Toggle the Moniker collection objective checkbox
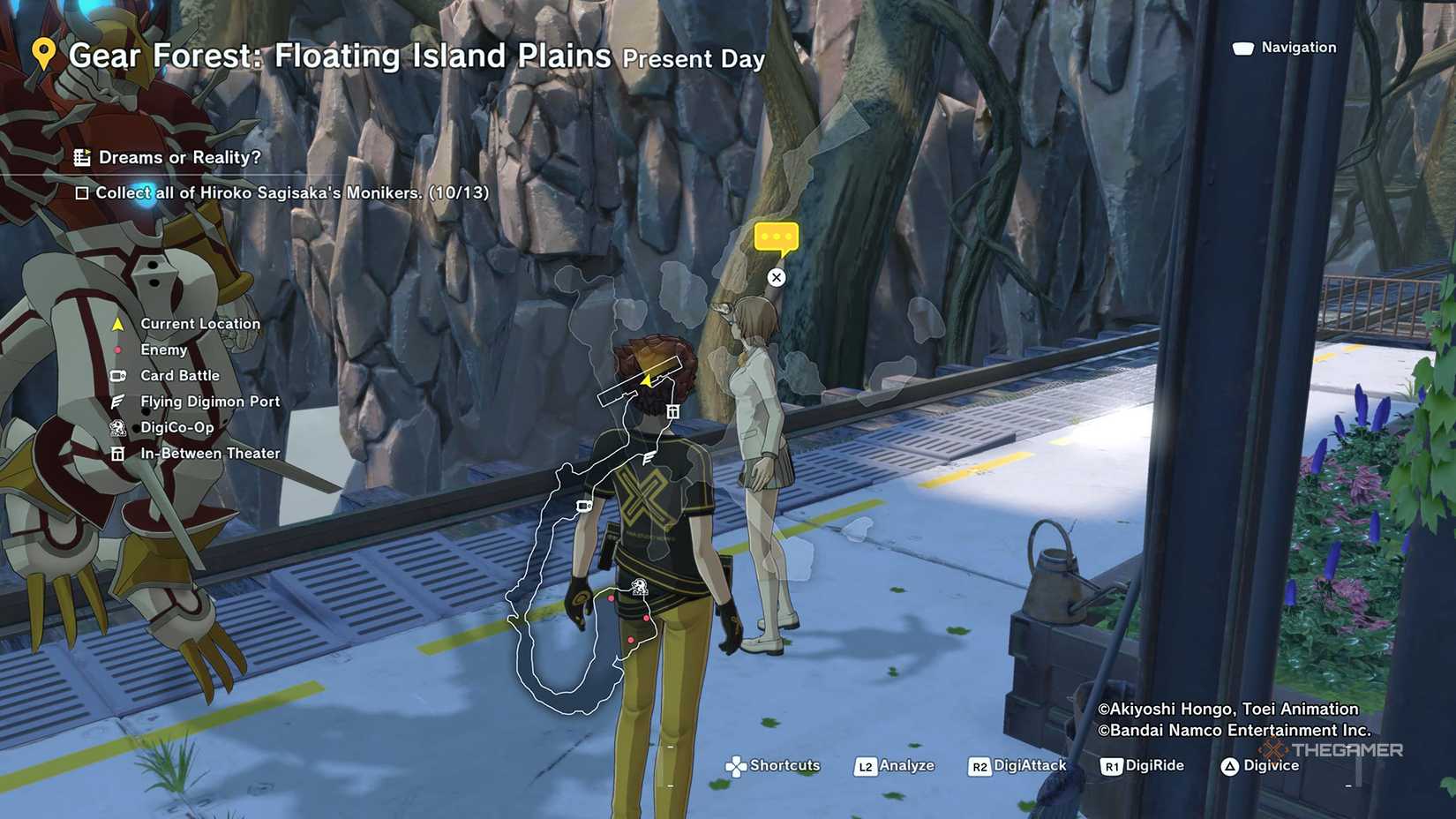This screenshot has width=1456, height=819. pyautogui.click(x=83, y=192)
